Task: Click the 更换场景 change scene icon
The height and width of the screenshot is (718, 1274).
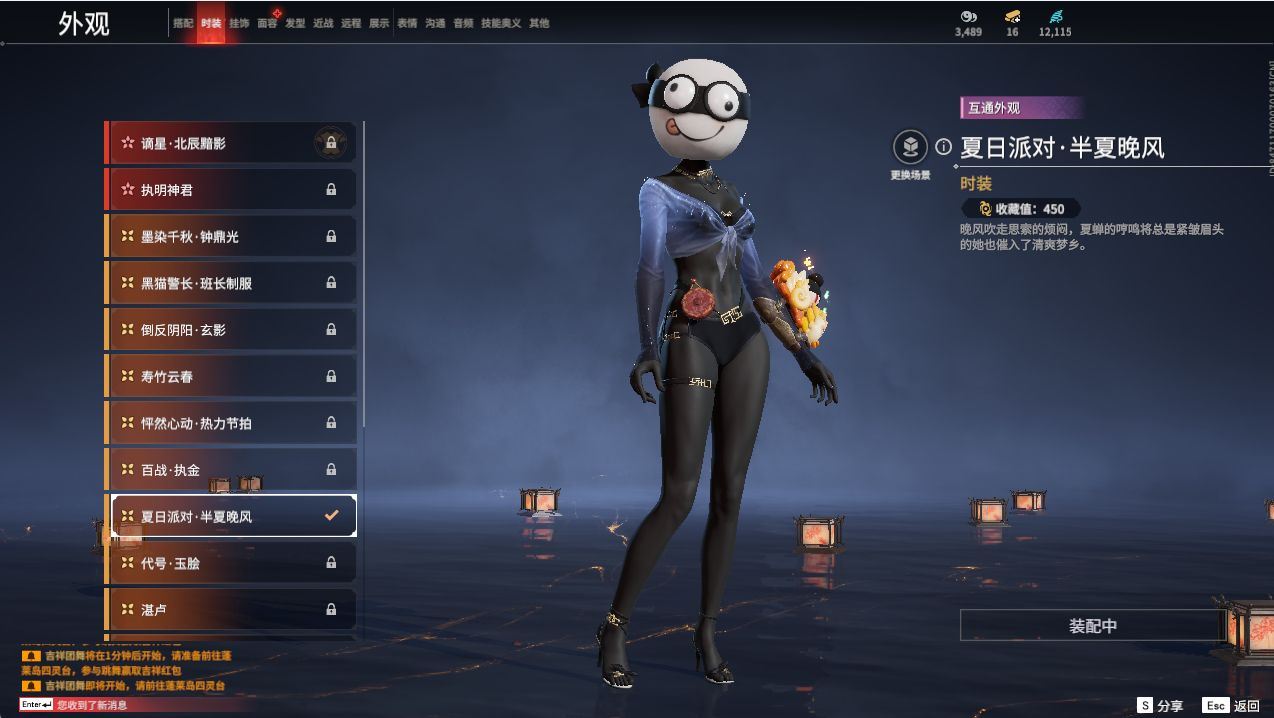Action: (x=910, y=148)
